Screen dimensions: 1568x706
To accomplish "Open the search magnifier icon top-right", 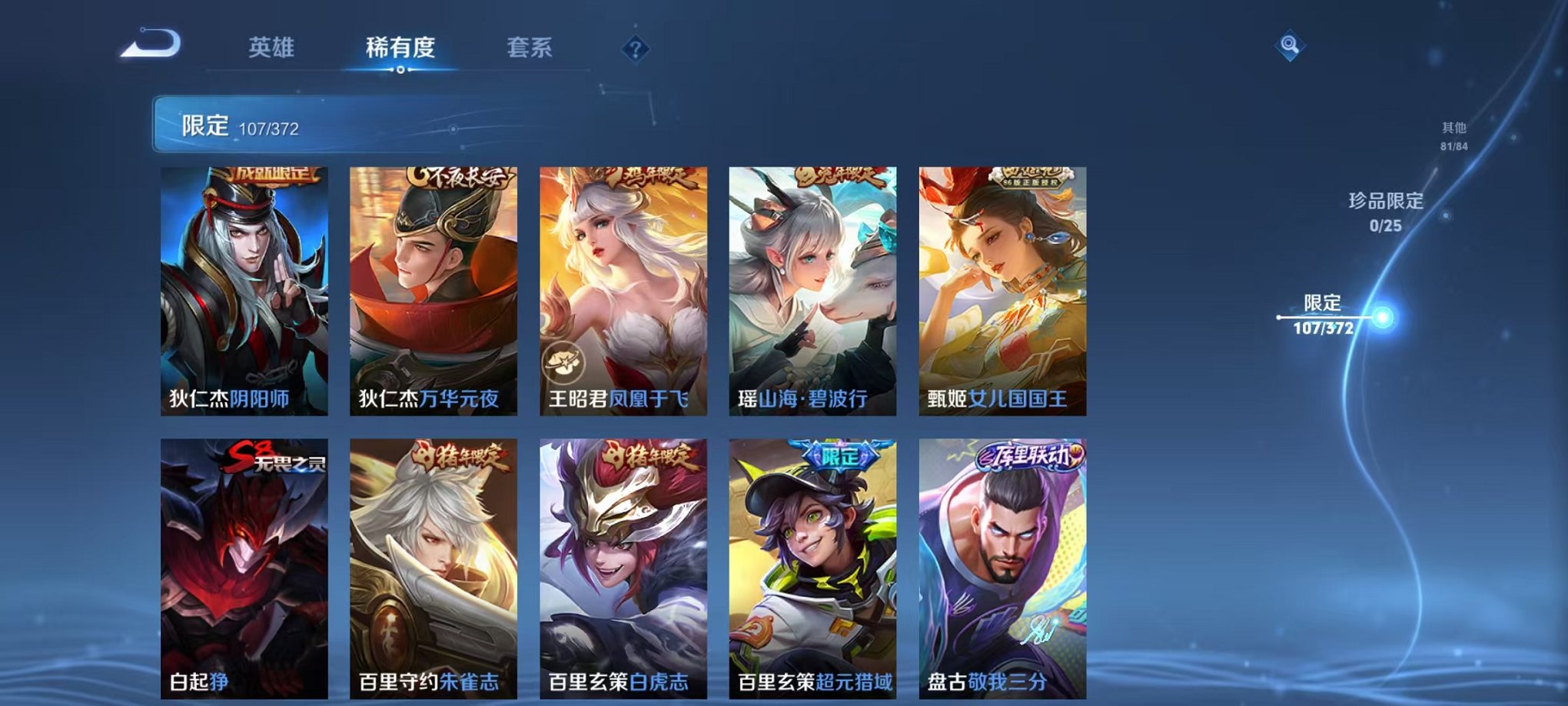I will 1289,45.
